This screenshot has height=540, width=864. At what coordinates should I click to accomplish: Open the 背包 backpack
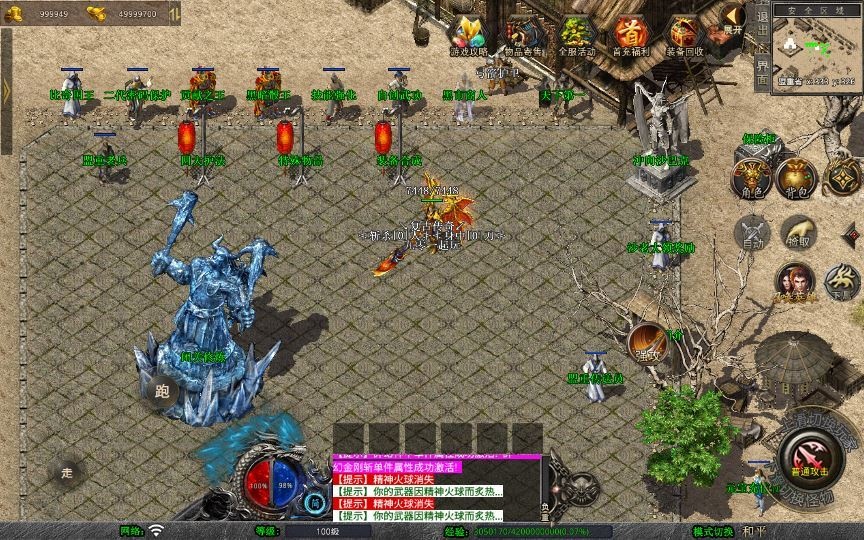[796, 178]
